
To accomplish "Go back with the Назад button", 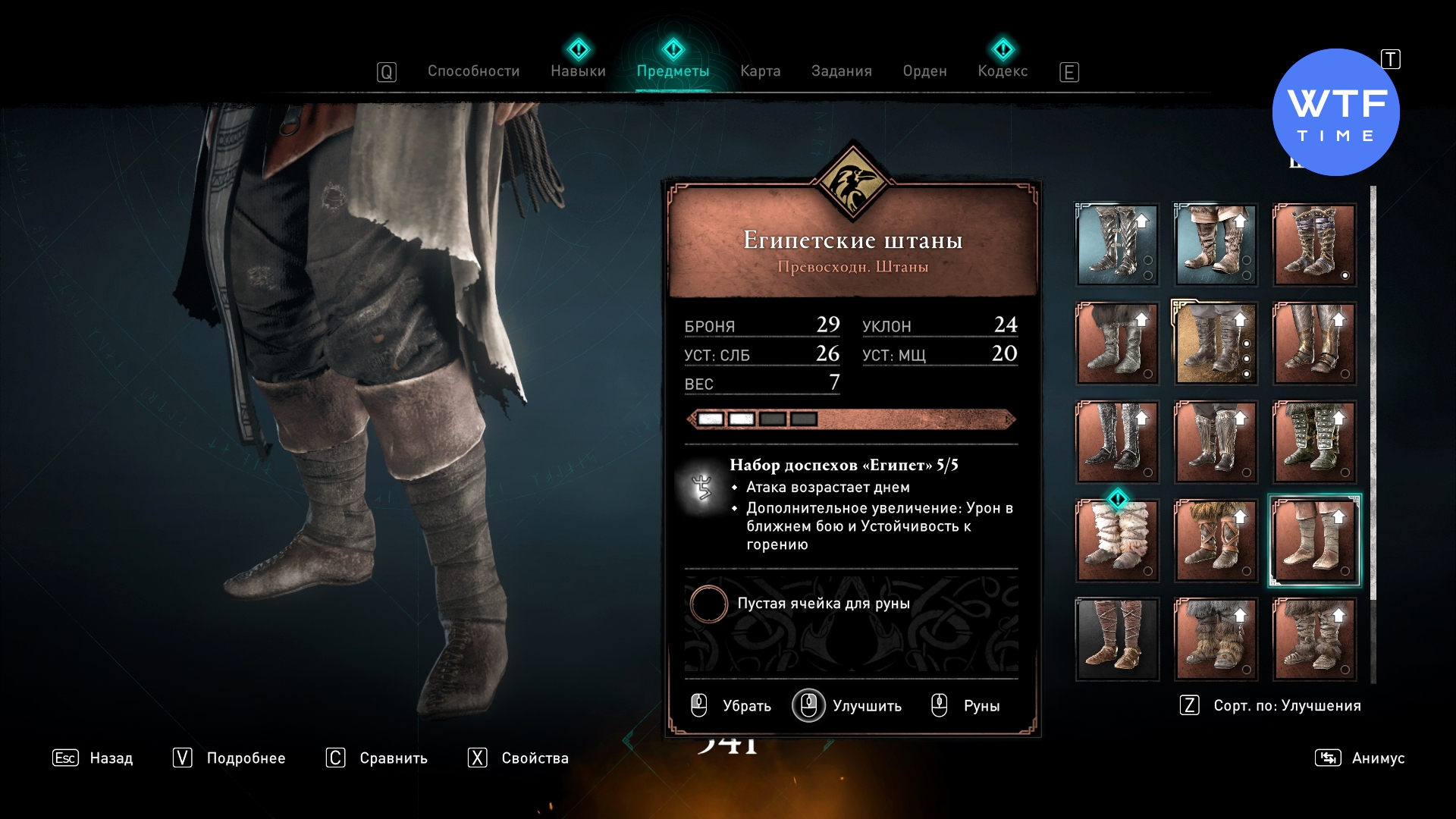I will pos(93,758).
